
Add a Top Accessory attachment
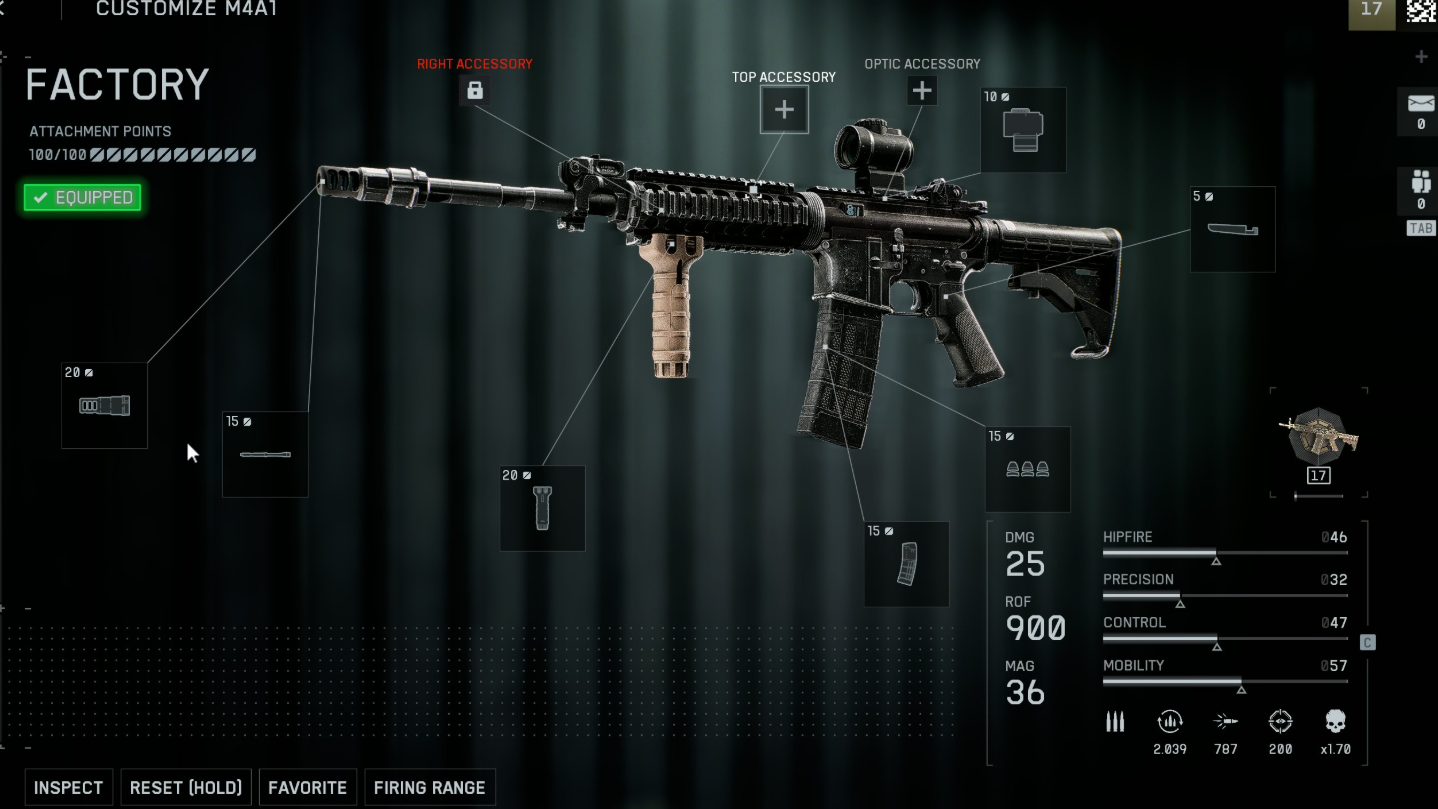click(x=784, y=110)
